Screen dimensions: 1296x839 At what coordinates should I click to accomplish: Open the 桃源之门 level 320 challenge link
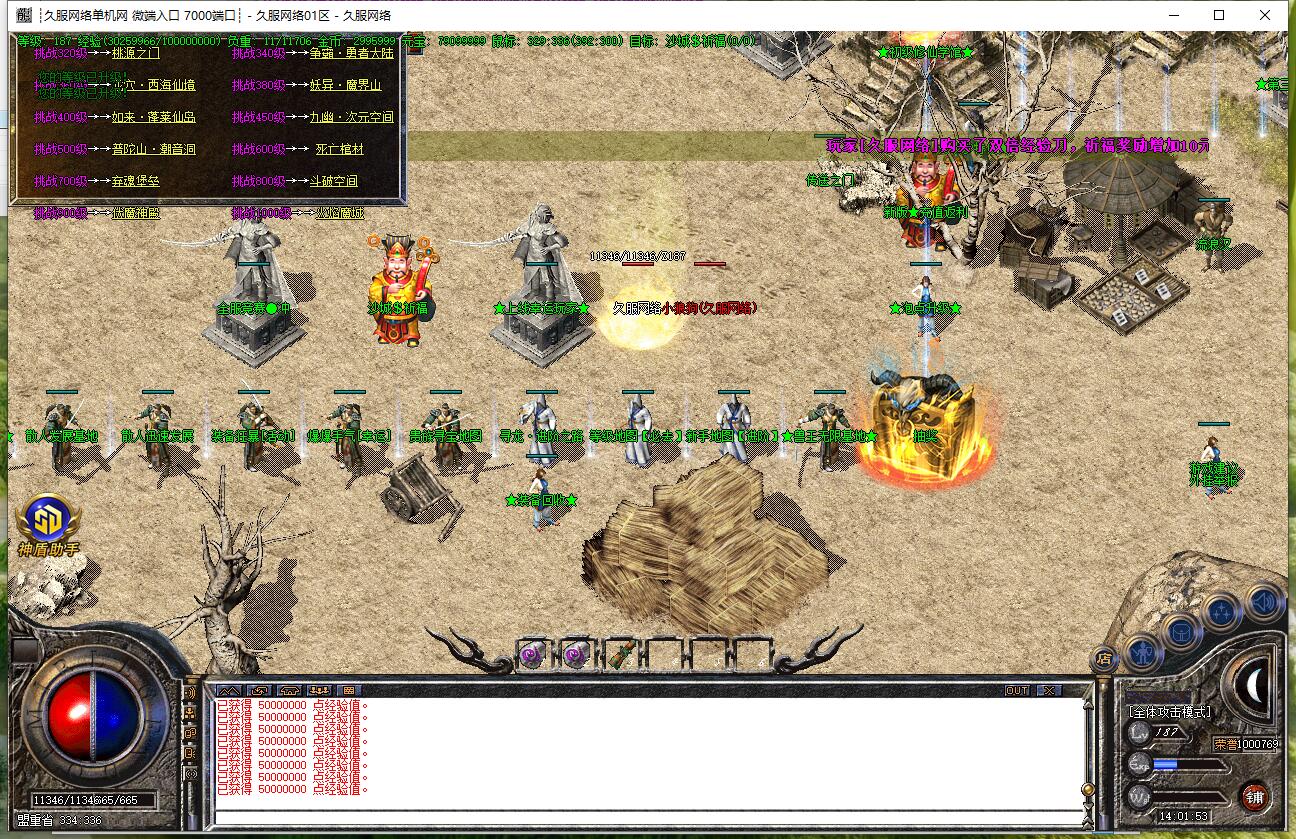click(x=135, y=53)
